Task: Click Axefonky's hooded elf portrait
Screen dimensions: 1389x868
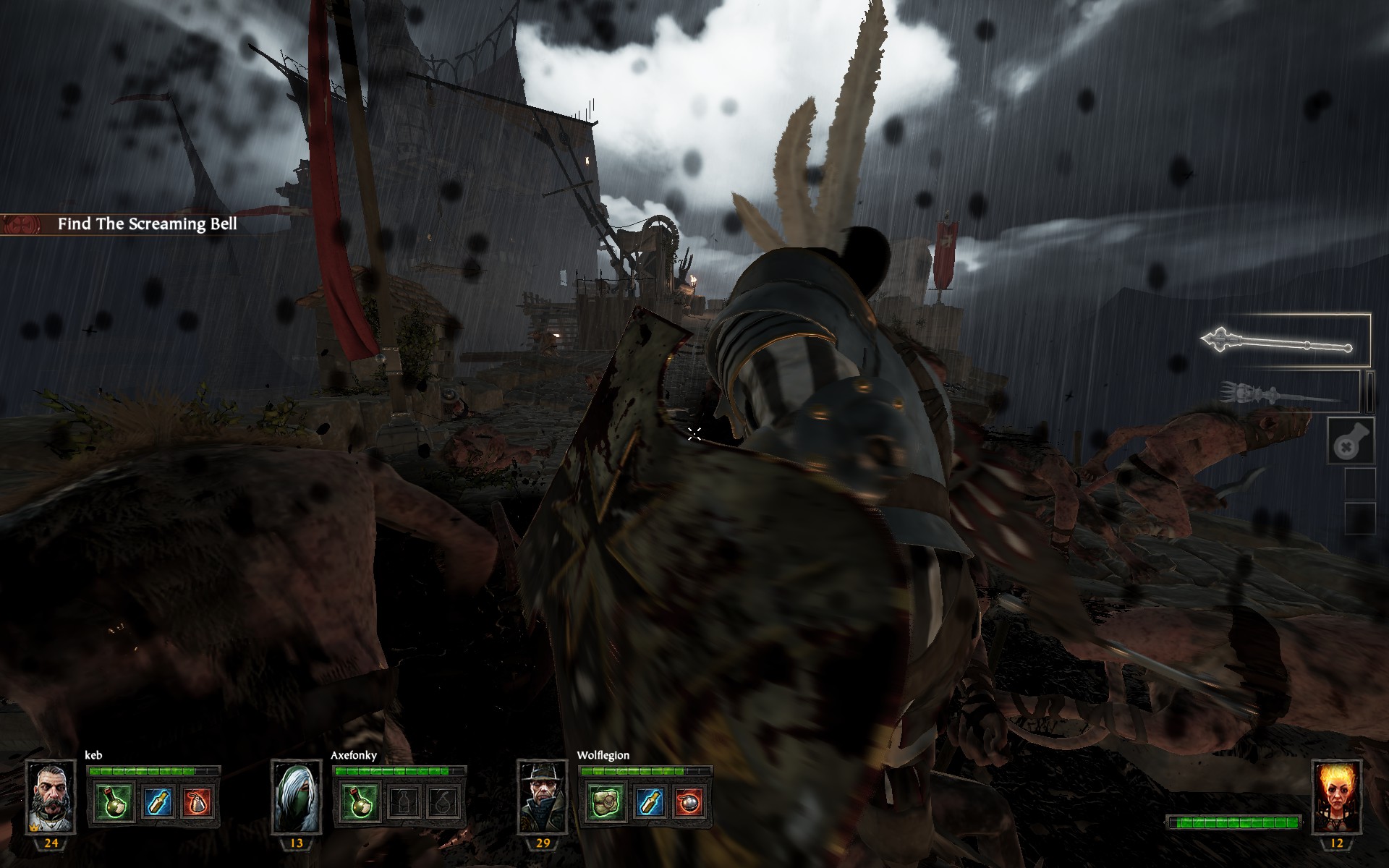Action: [297, 797]
